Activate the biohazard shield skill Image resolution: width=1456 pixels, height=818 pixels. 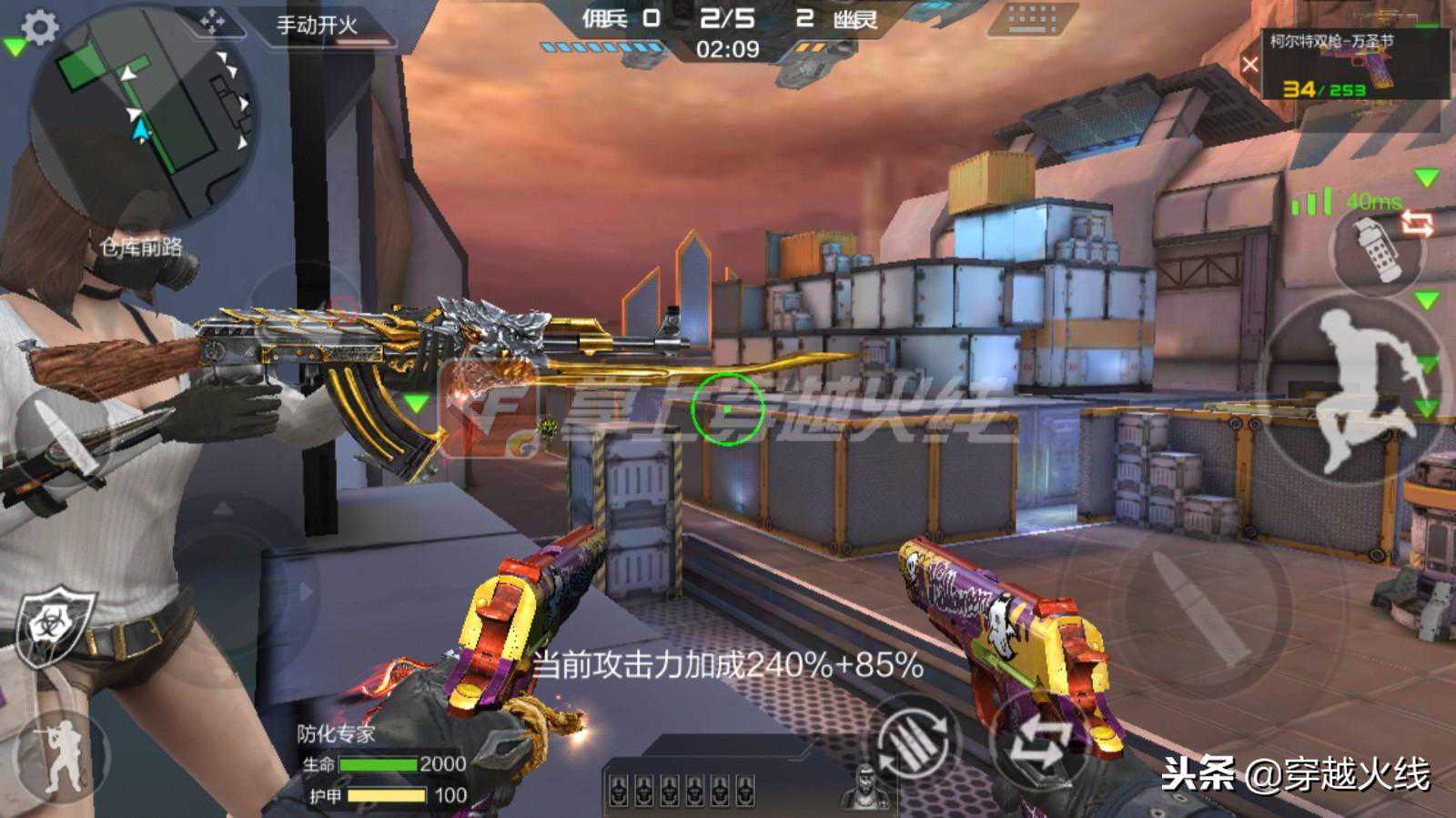[55, 624]
